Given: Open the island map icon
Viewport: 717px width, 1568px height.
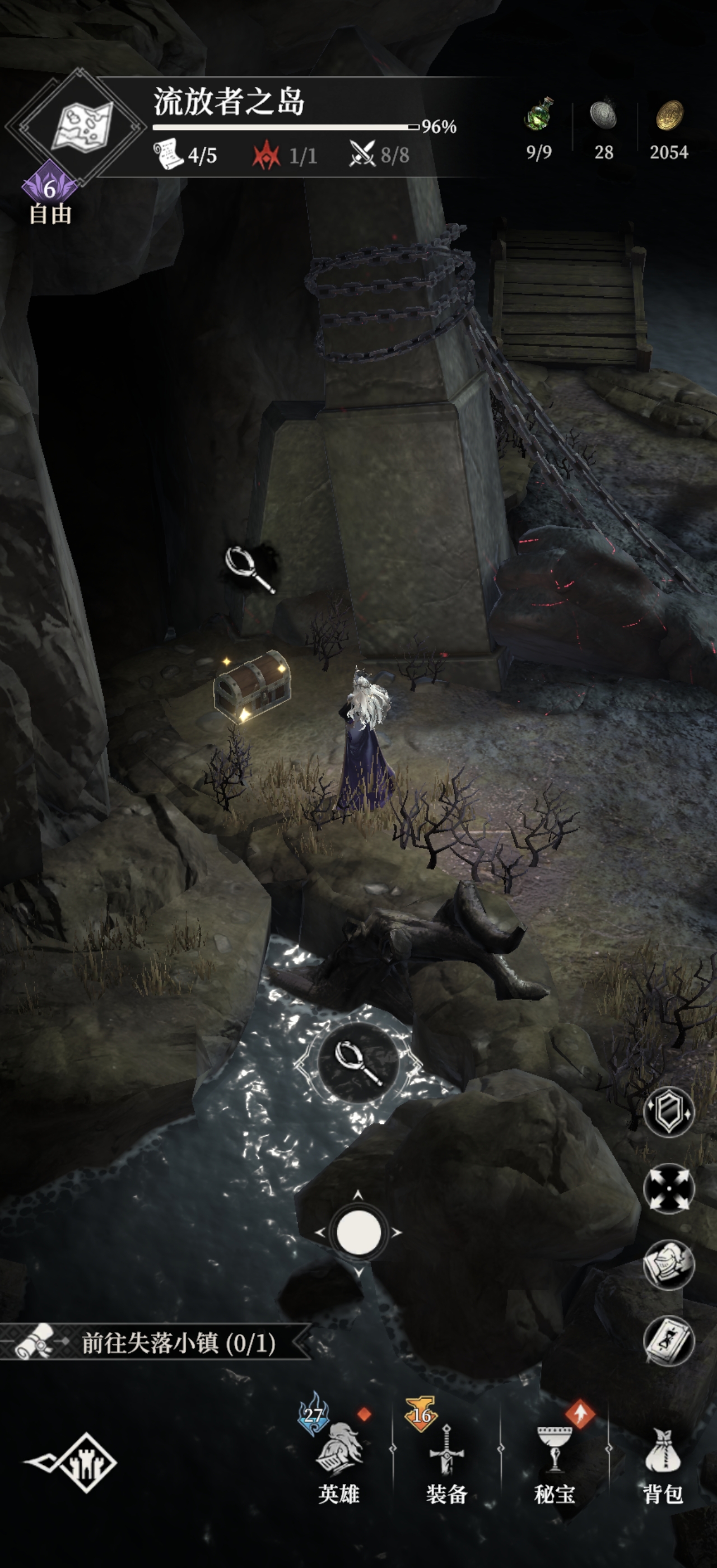Looking at the screenshot, I should [82, 126].
